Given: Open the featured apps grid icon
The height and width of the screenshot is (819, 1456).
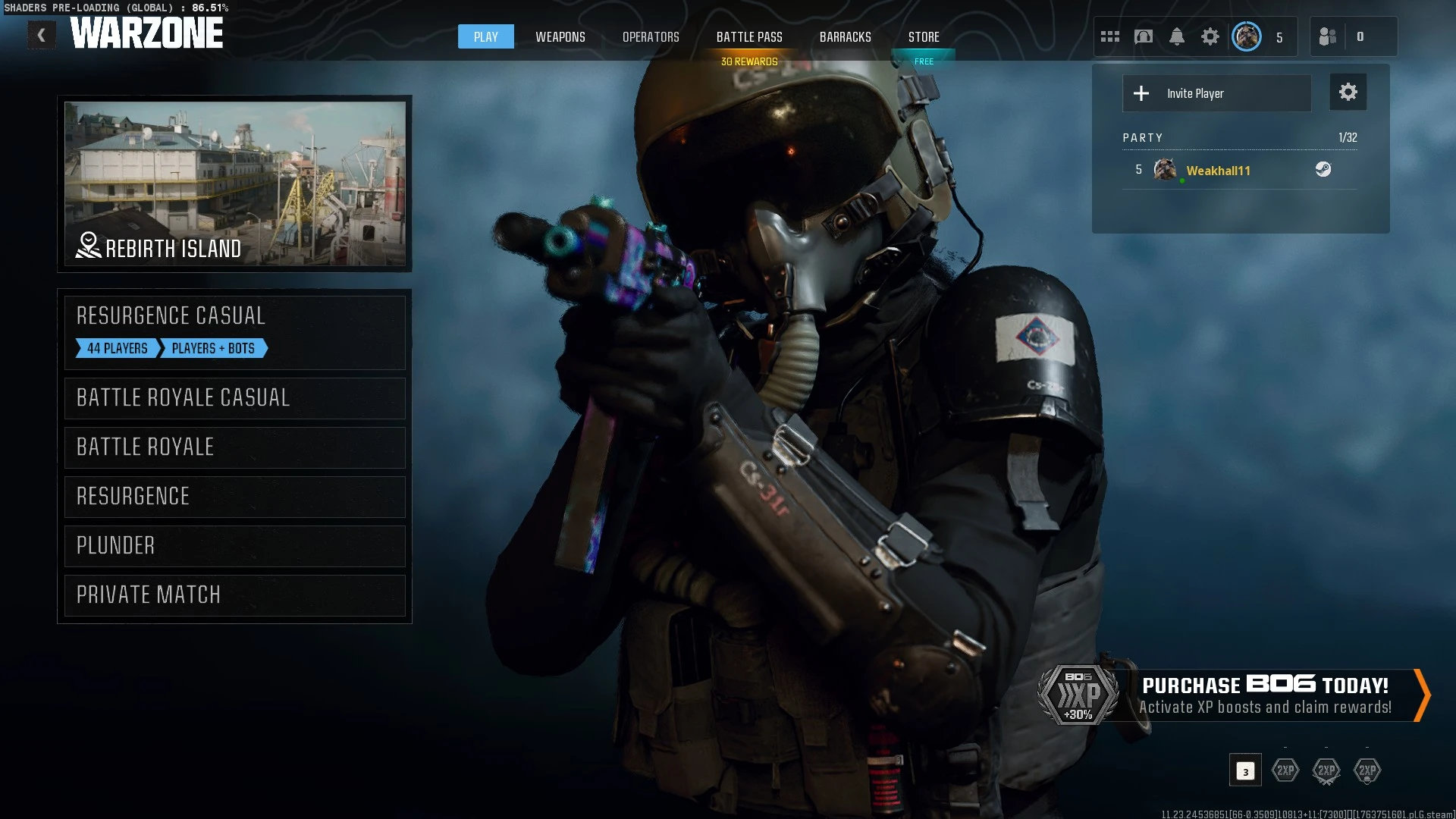Looking at the screenshot, I should [x=1109, y=36].
